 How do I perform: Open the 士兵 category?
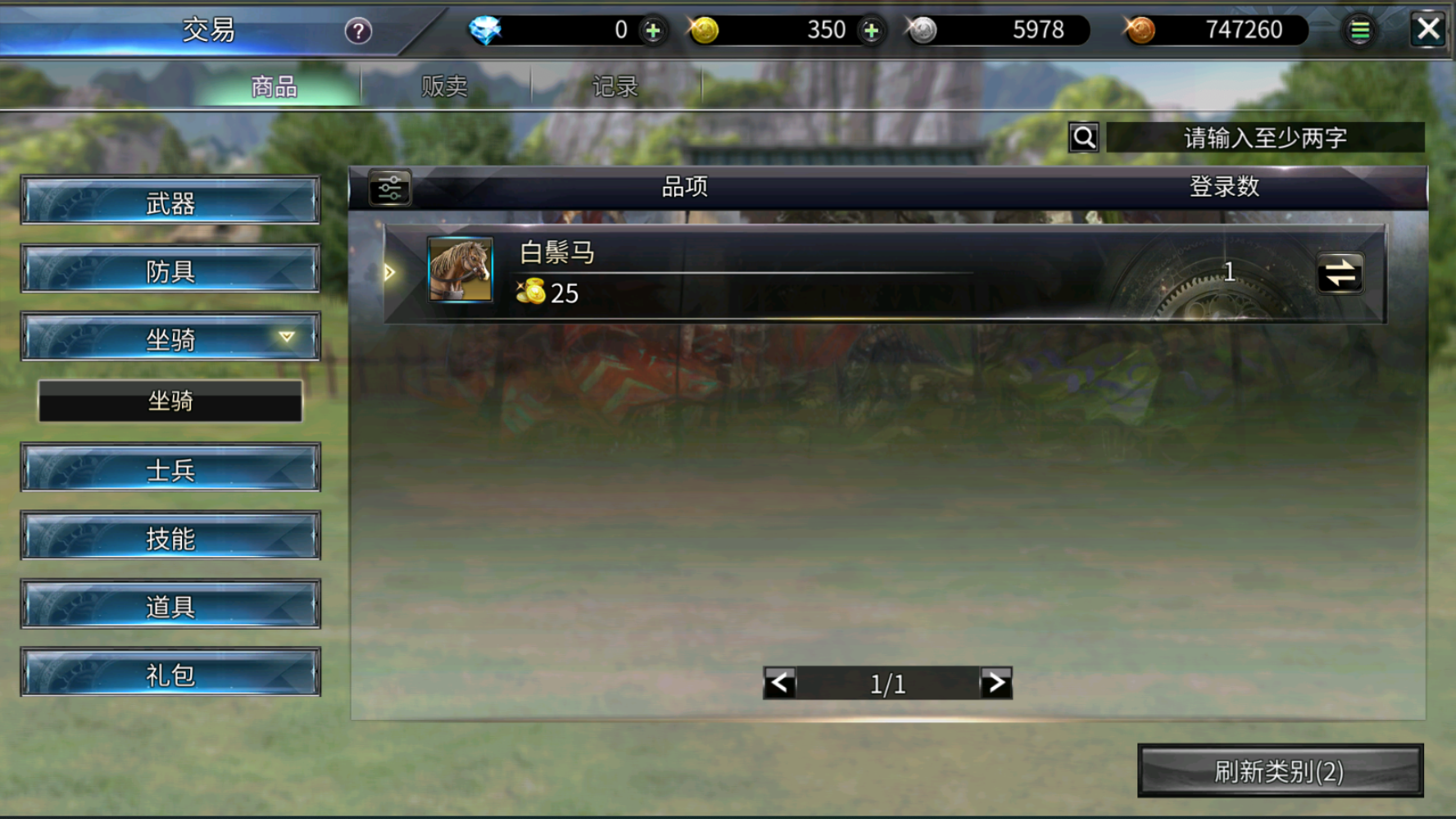coord(170,468)
